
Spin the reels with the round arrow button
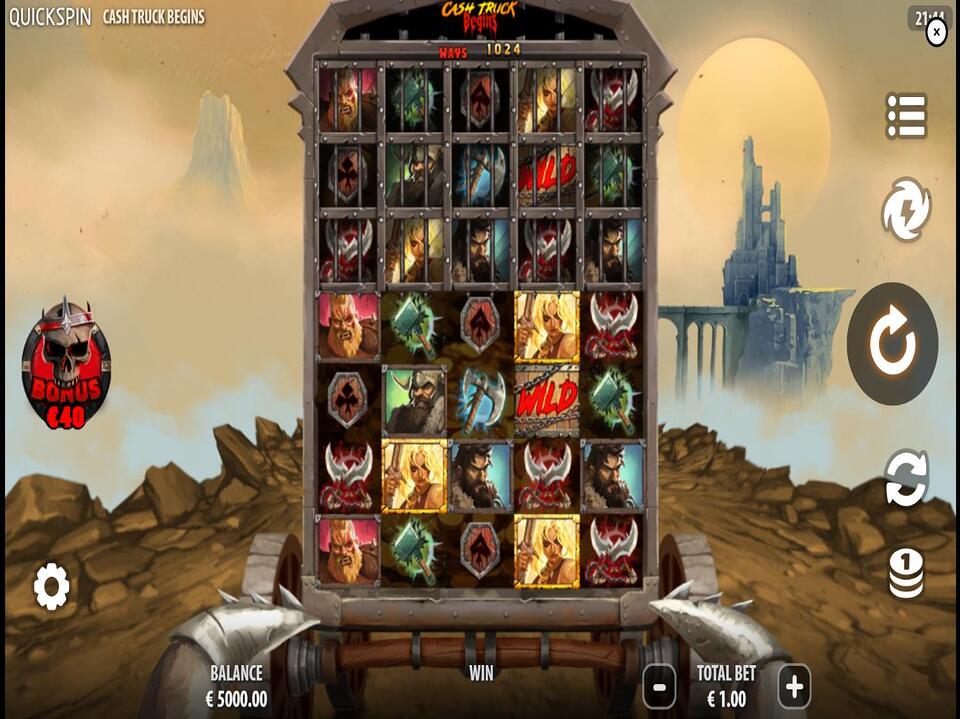(x=892, y=344)
